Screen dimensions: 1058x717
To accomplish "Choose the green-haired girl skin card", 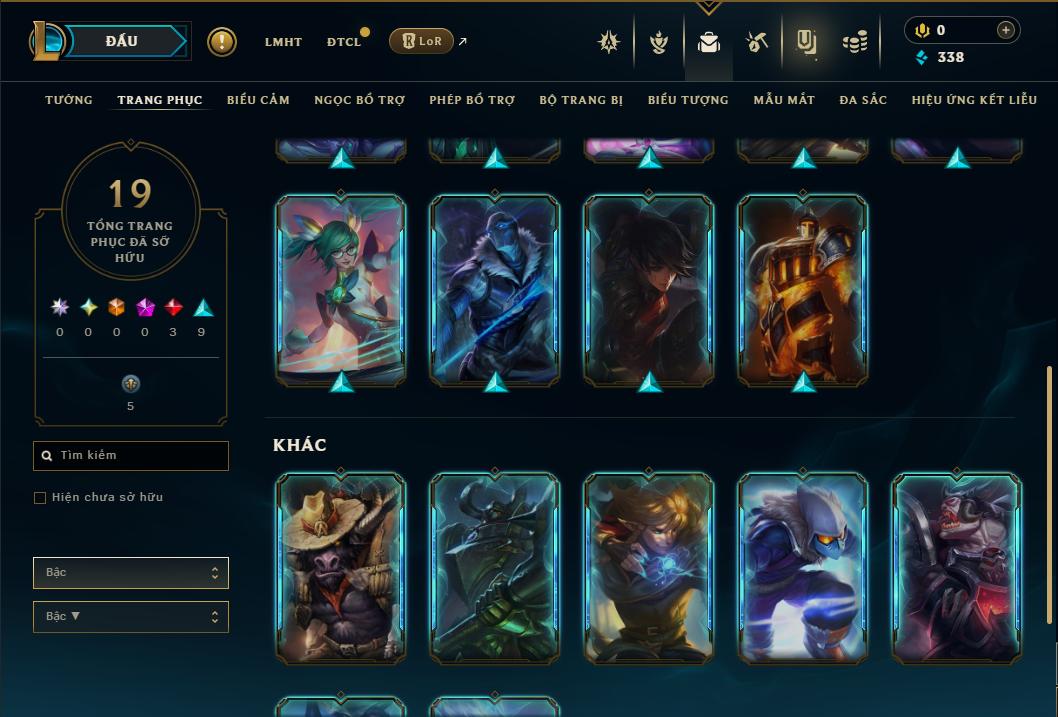I will (341, 288).
